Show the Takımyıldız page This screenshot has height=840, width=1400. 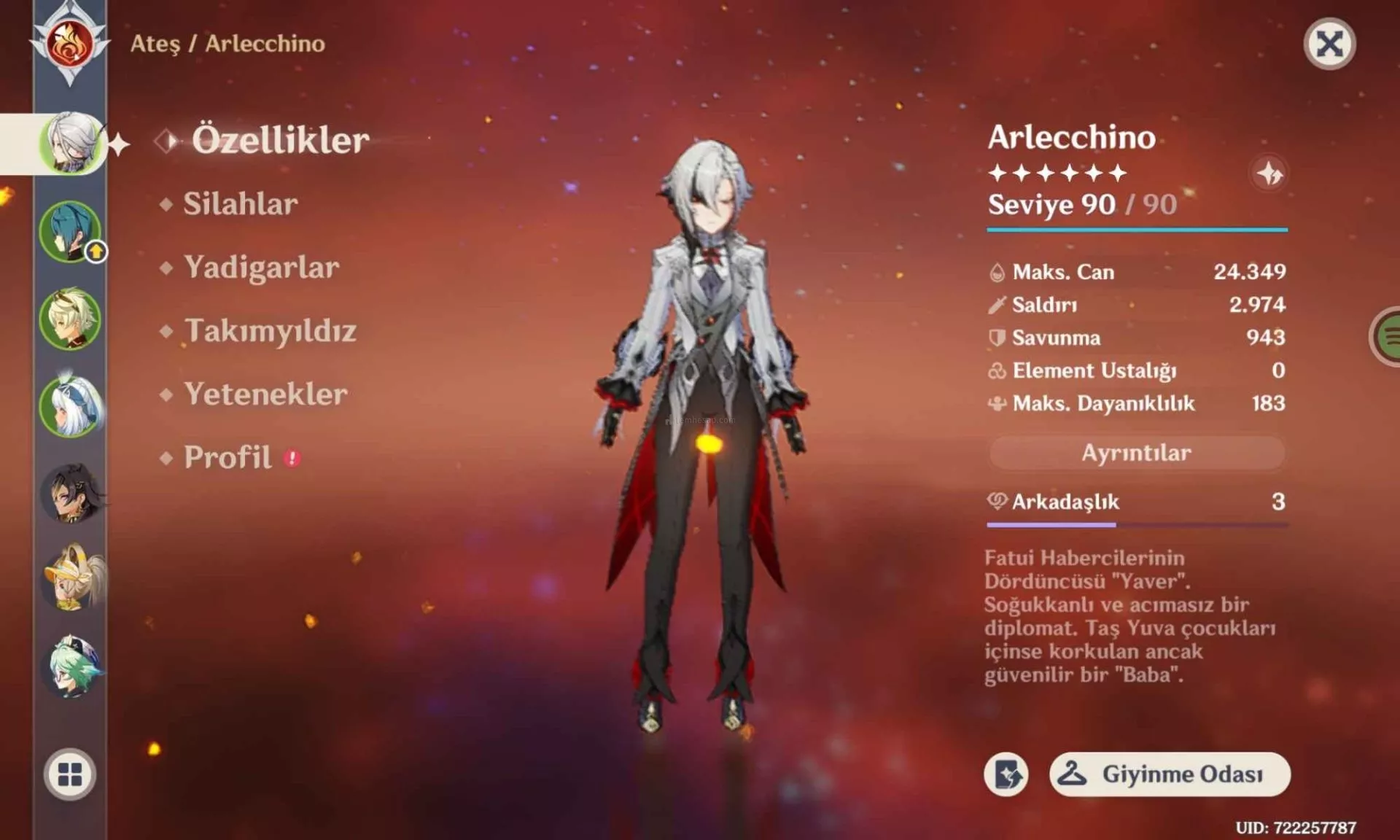270,331
